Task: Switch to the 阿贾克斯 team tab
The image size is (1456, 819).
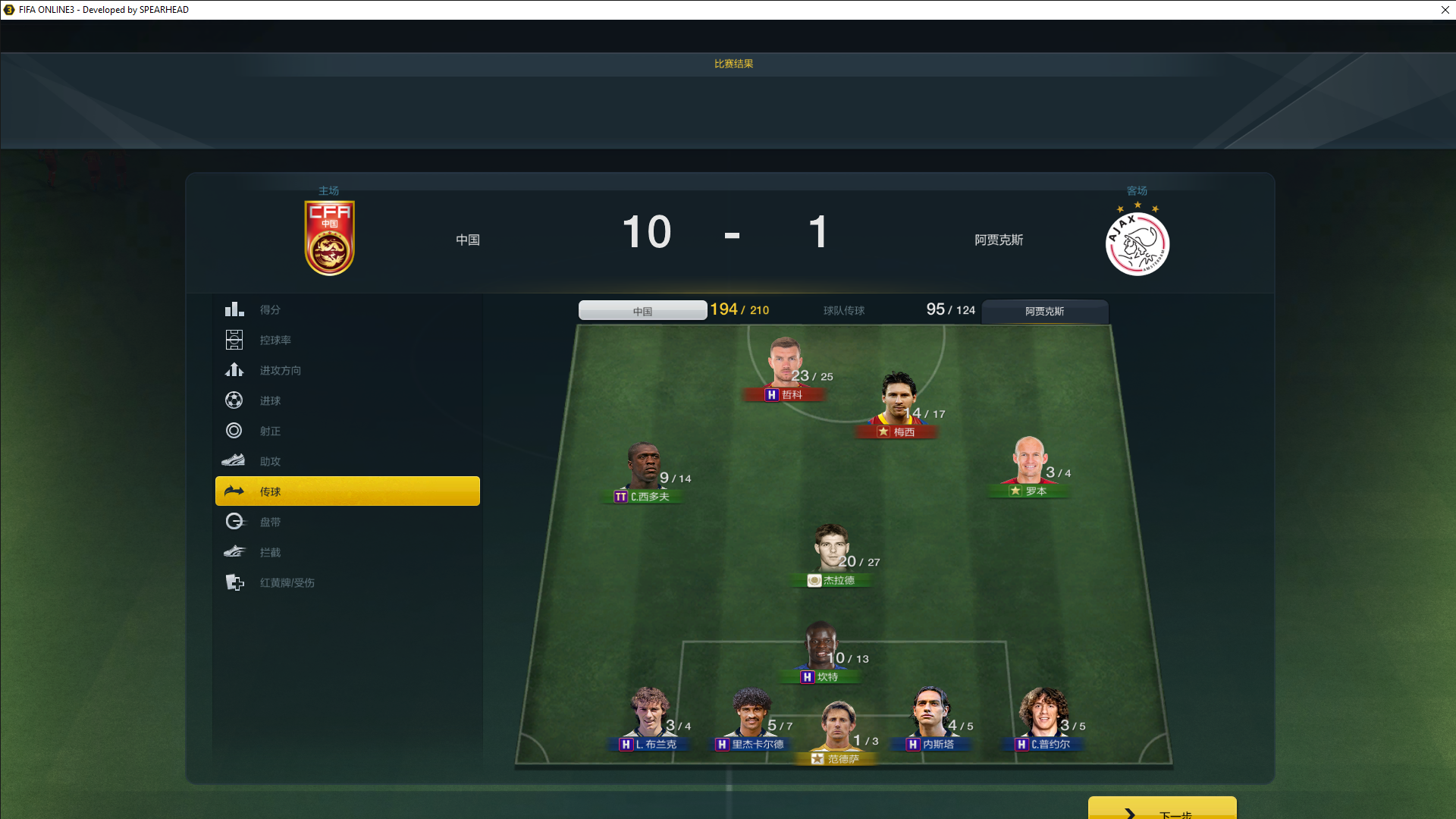Action: tap(1044, 311)
